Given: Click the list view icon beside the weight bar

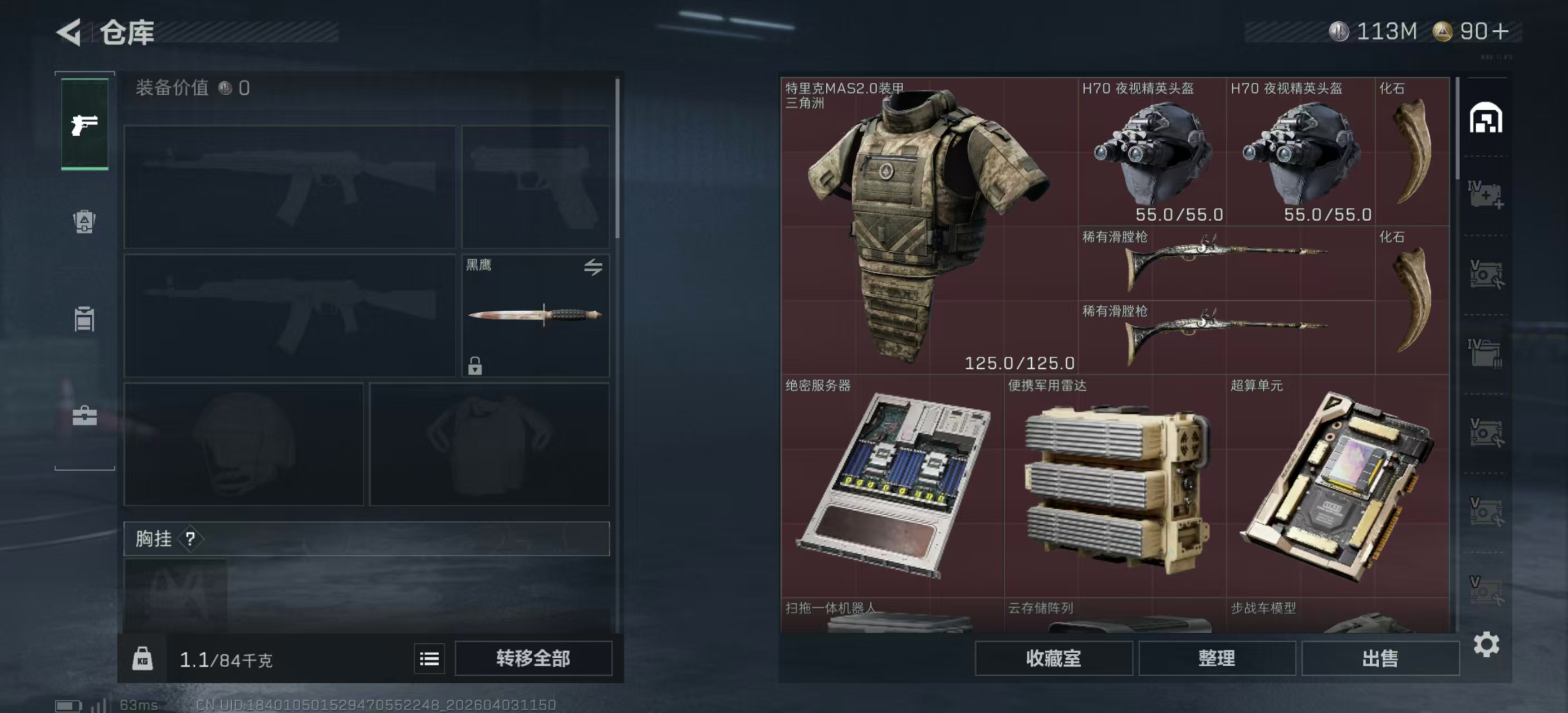Looking at the screenshot, I should [x=430, y=659].
